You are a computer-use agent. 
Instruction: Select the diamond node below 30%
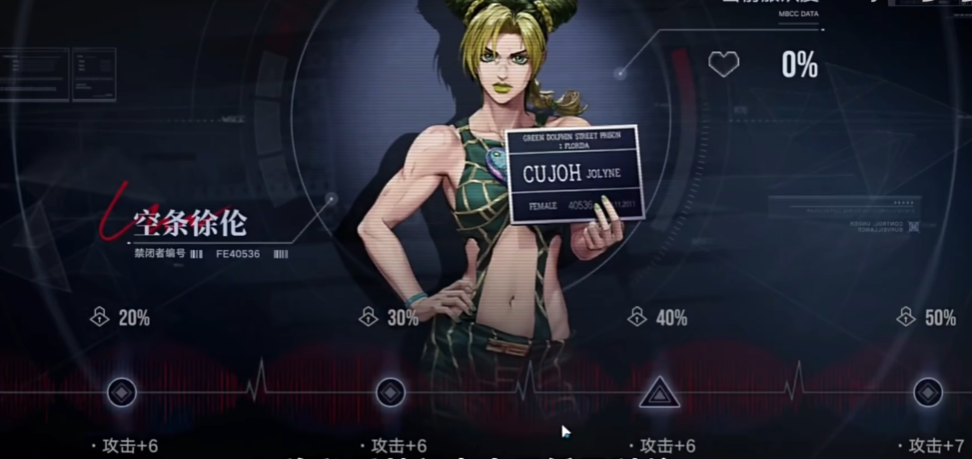pyautogui.click(x=390, y=392)
